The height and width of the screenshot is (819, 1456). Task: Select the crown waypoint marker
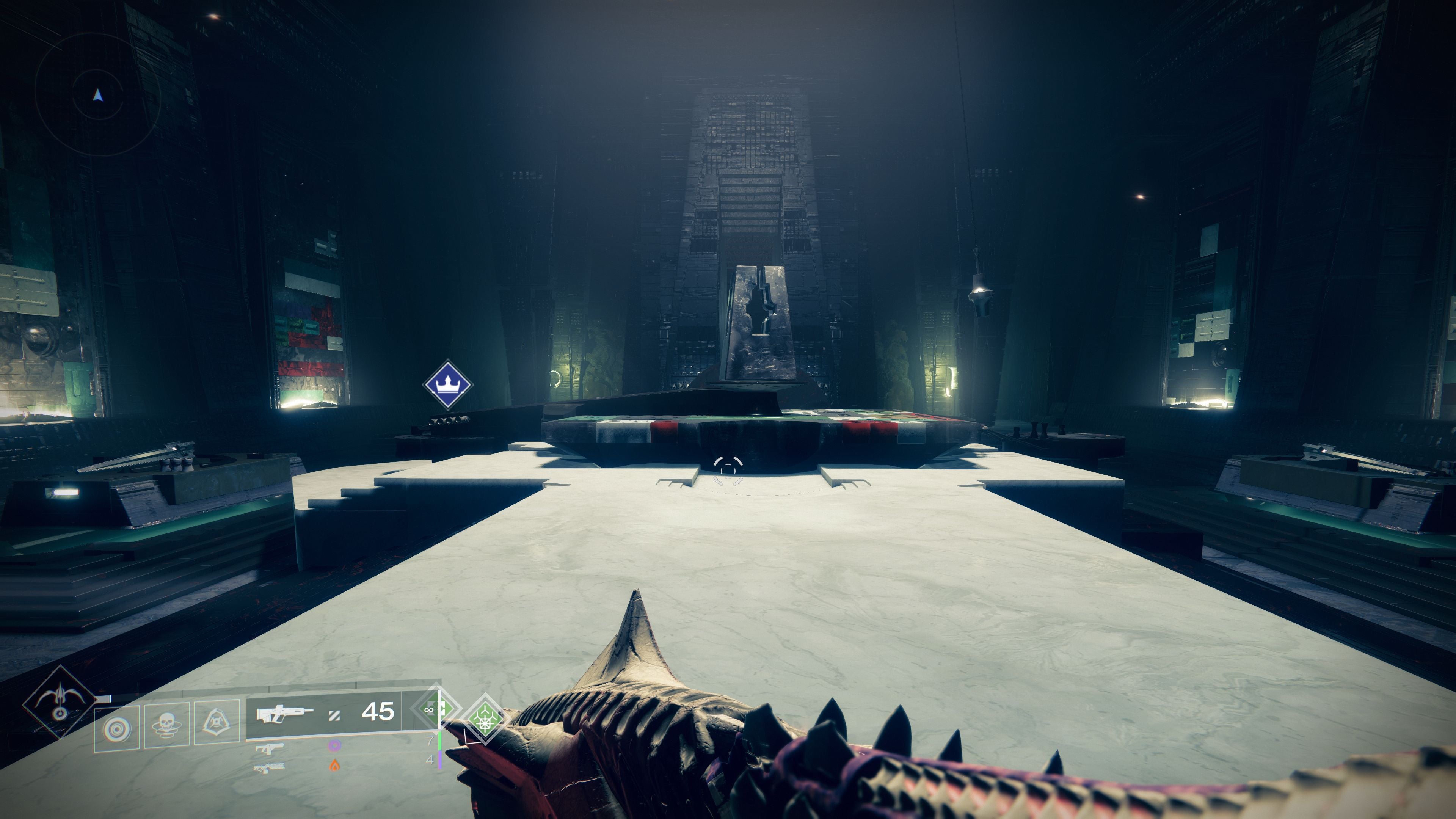click(447, 384)
